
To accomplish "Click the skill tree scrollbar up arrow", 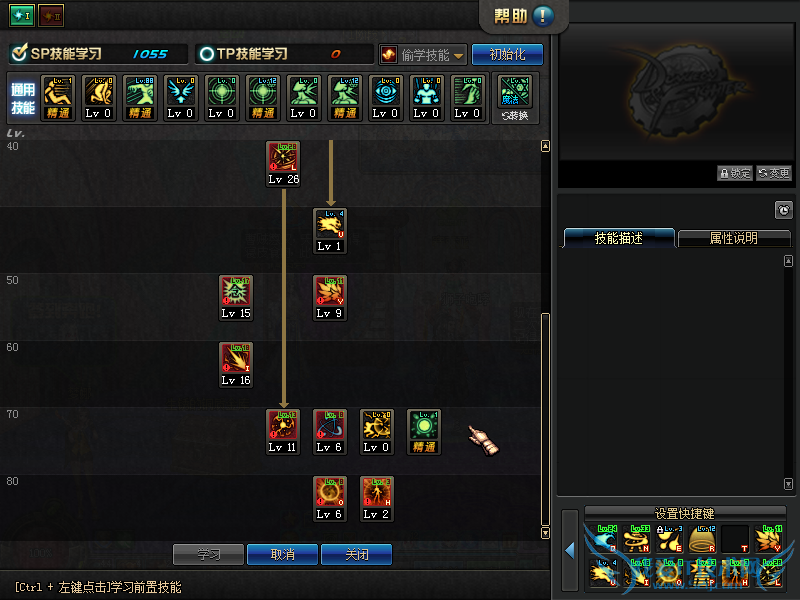I will coord(545,146).
